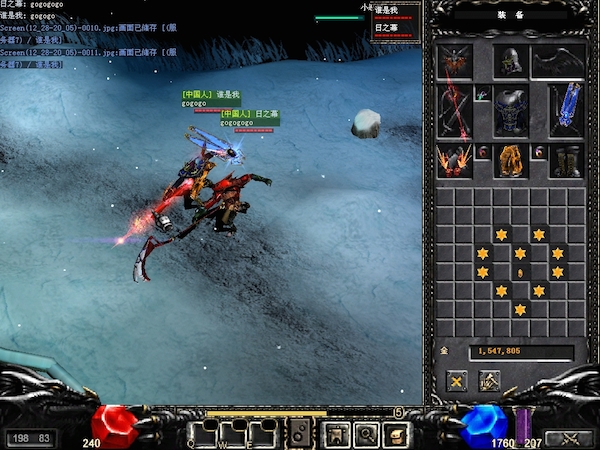Open the repair hammer button

490,380
